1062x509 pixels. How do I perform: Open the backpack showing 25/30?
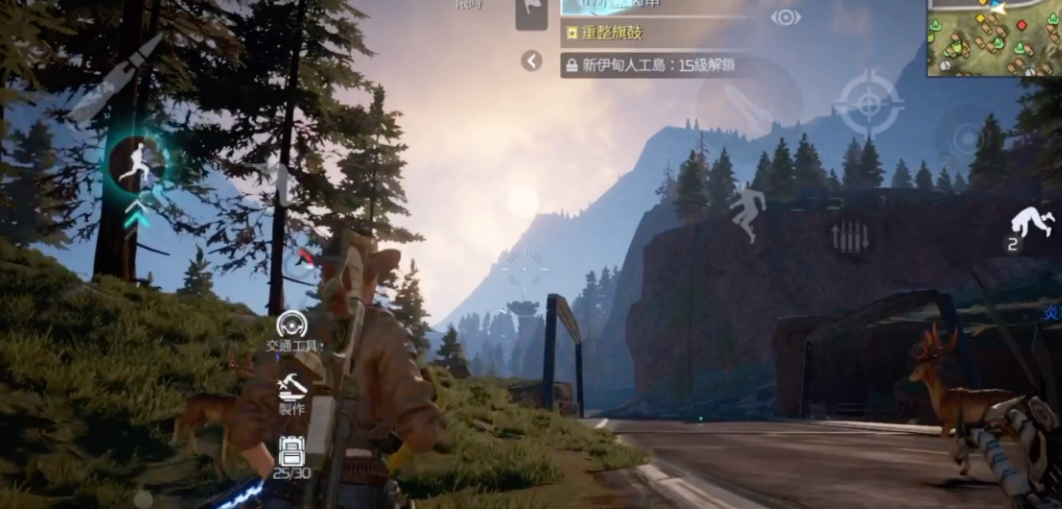click(291, 454)
